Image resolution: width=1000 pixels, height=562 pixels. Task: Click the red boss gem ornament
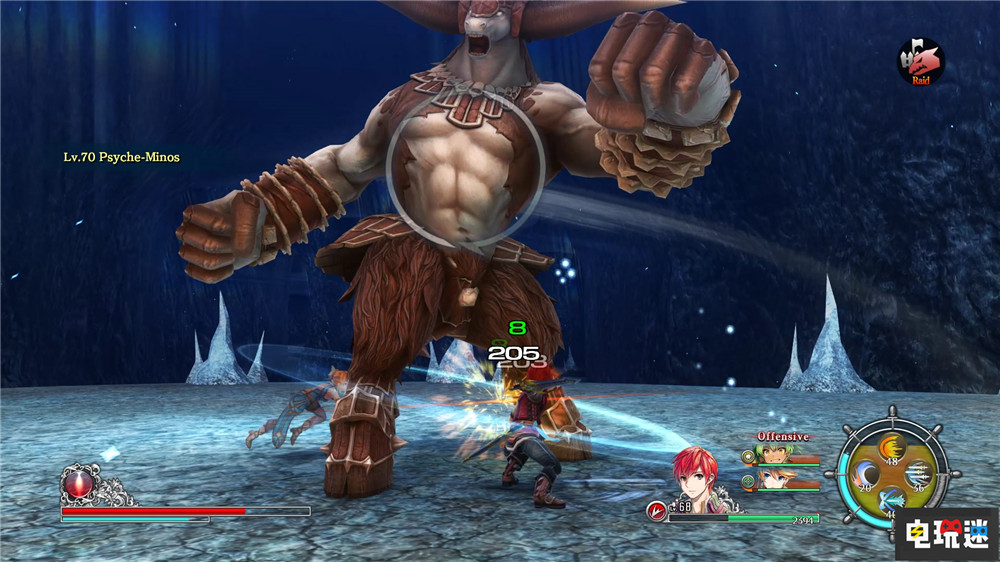click(x=76, y=485)
